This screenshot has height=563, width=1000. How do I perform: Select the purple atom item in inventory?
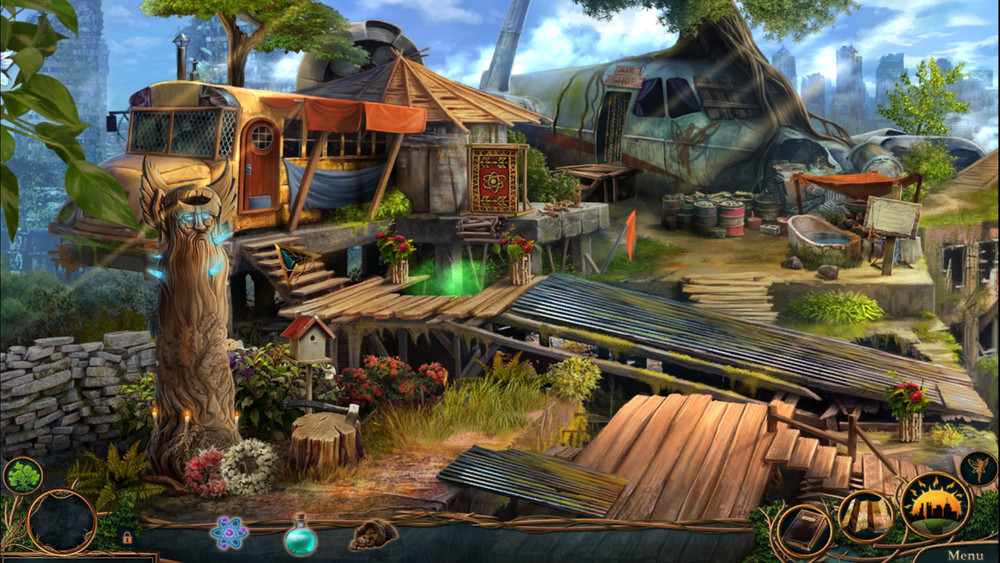229,533
